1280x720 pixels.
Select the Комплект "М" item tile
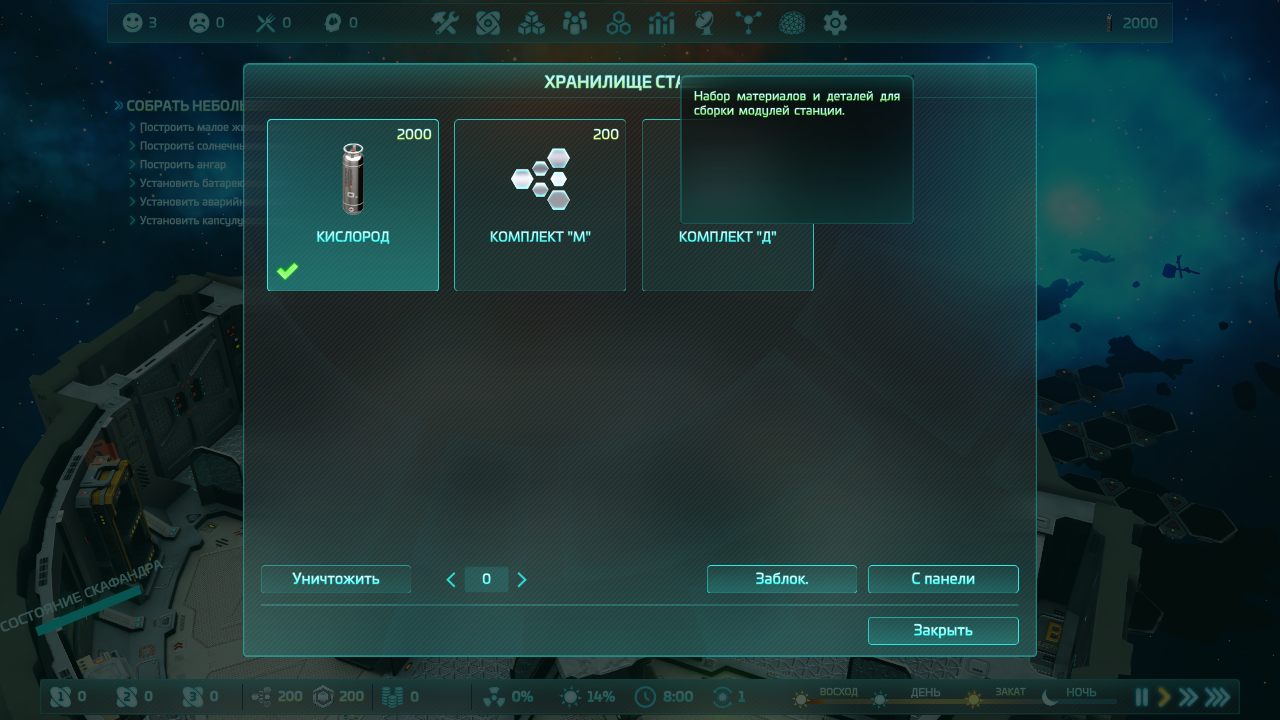540,205
